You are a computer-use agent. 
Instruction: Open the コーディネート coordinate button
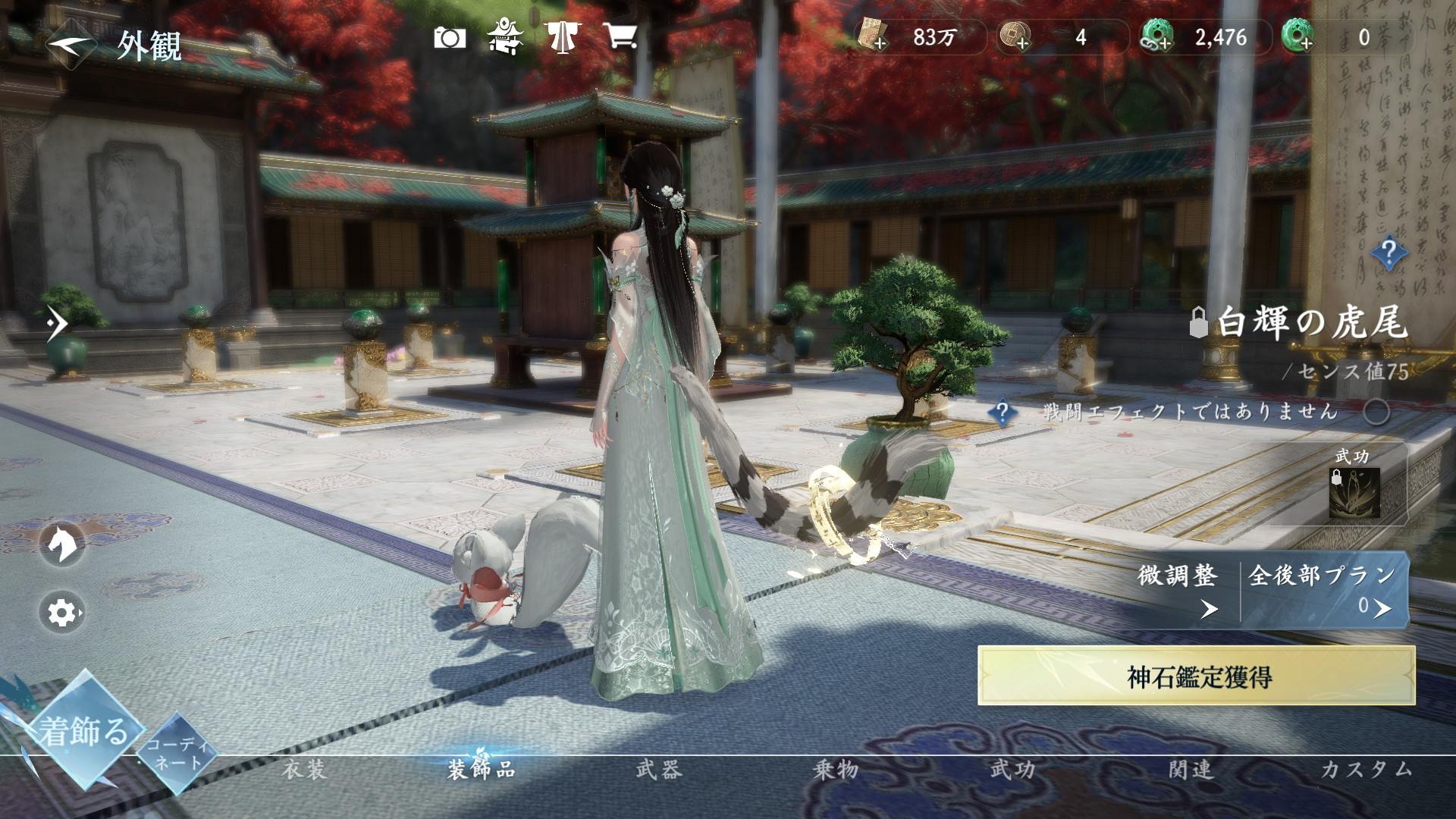(x=177, y=753)
